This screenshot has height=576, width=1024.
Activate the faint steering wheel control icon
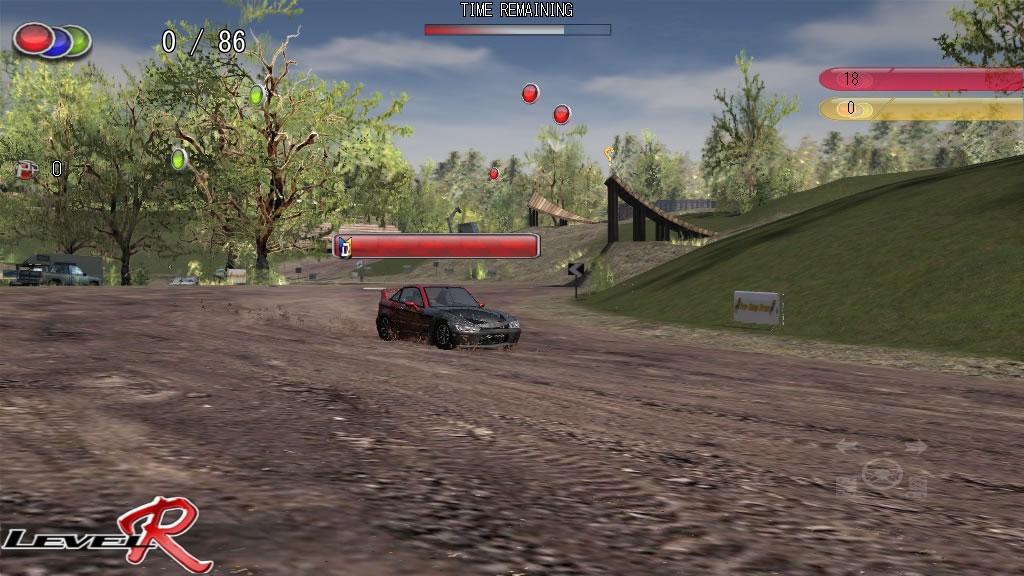coord(881,472)
